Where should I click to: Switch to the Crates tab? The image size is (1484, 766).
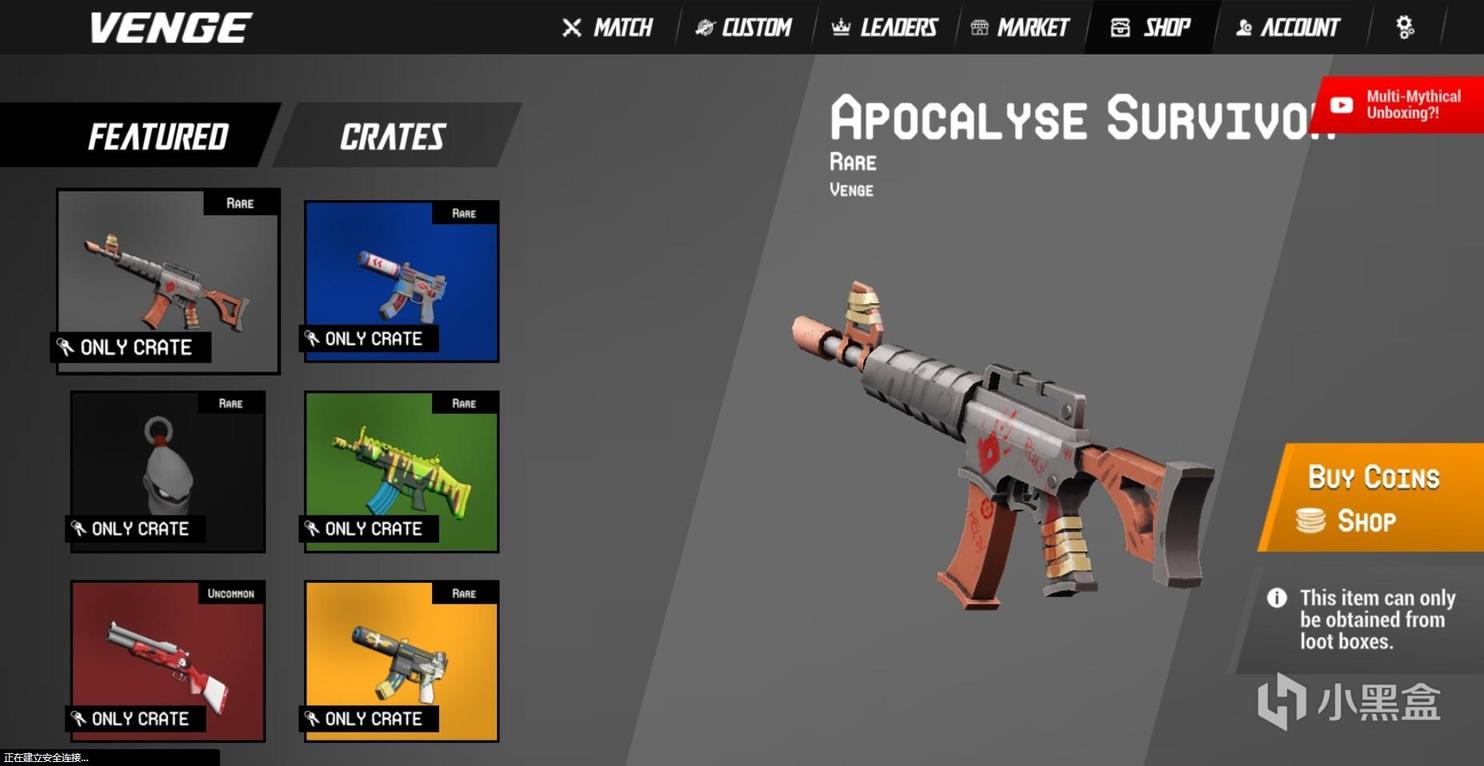pyautogui.click(x=392, y=136)
